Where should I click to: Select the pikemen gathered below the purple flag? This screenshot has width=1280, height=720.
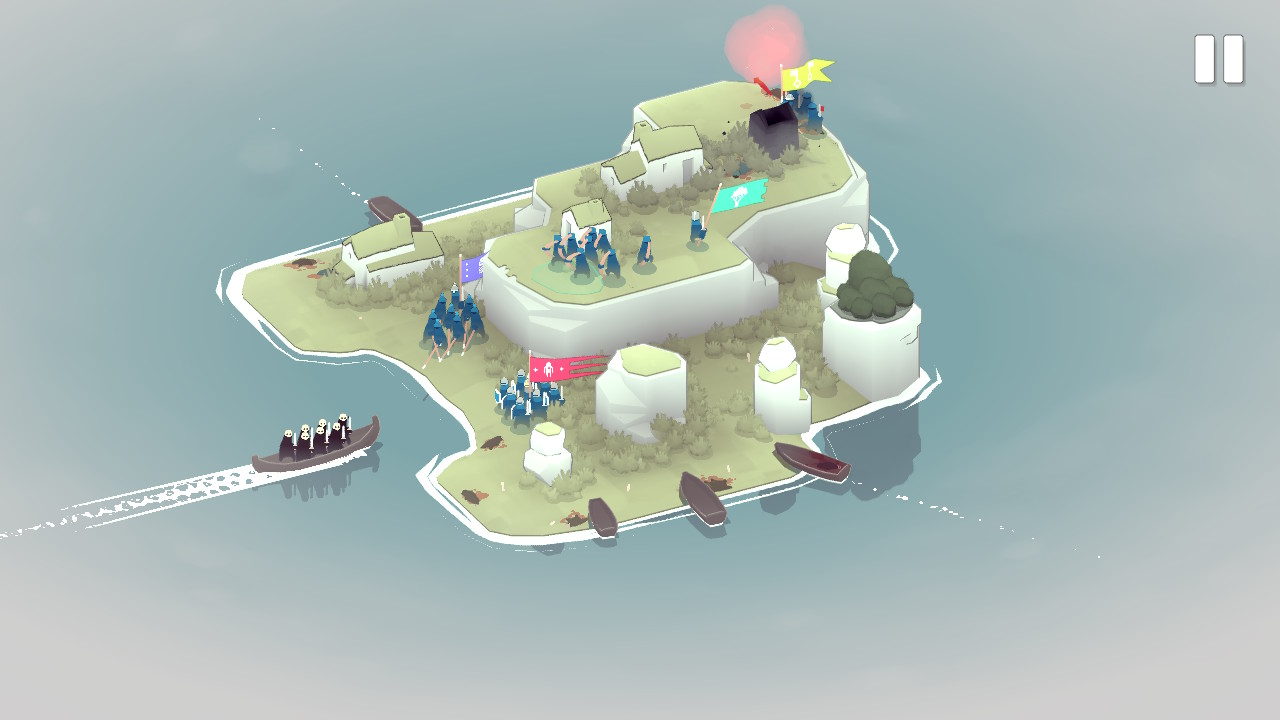[x=450, y=320]
